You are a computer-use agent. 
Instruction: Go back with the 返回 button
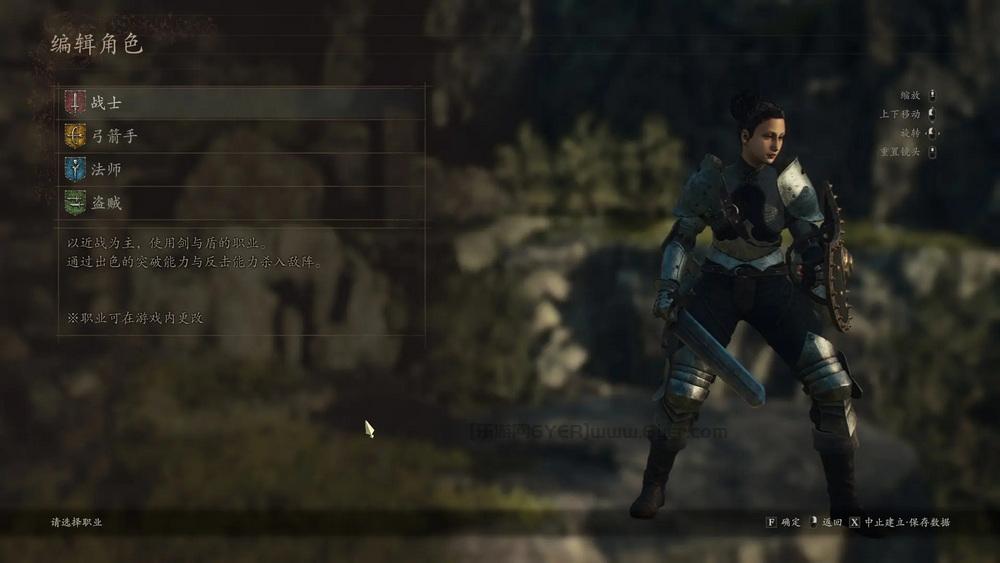point(826,522)
